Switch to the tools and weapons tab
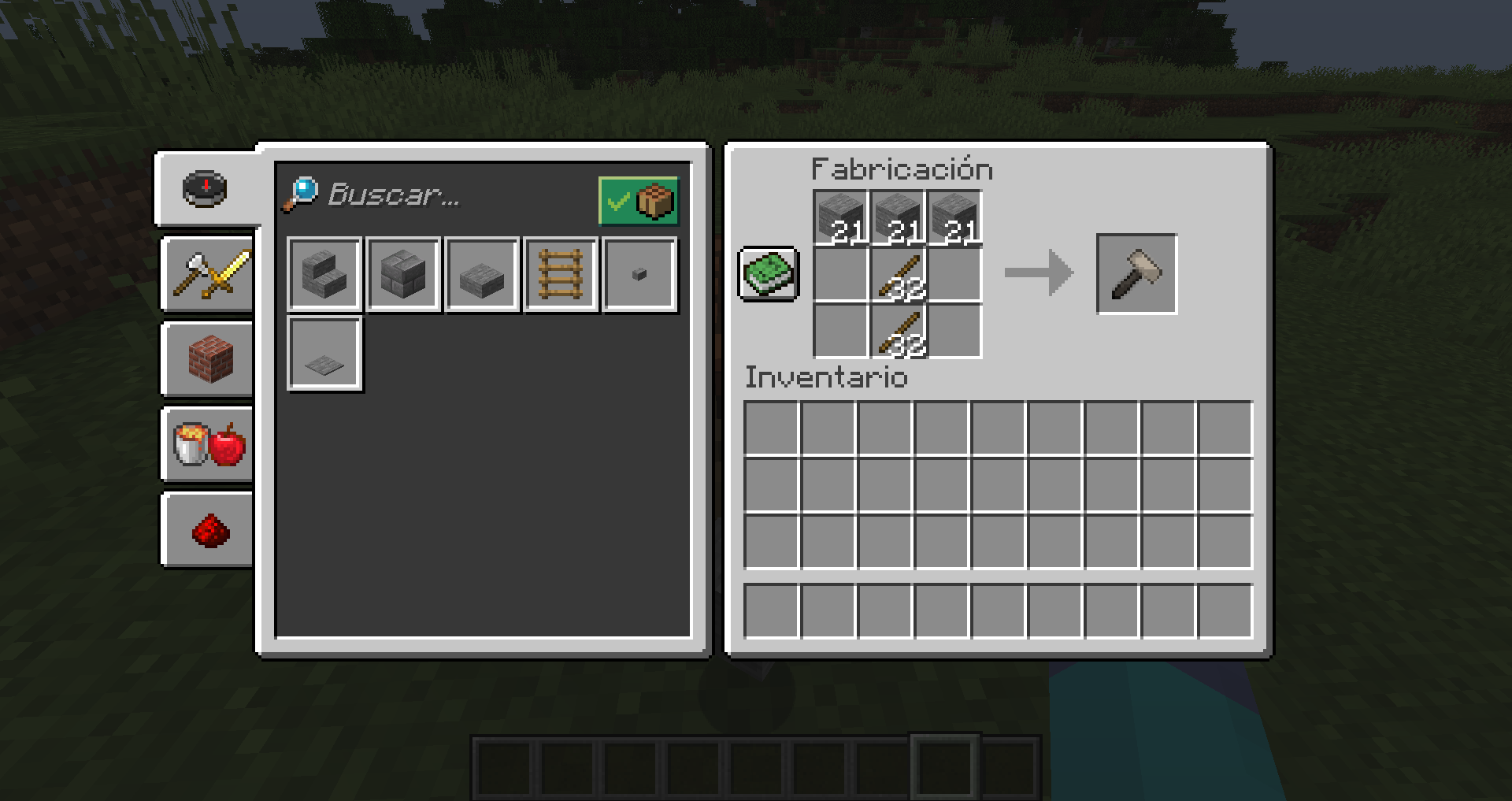The height and width of the screenshot is (801, 1512). tap(206, 273)
